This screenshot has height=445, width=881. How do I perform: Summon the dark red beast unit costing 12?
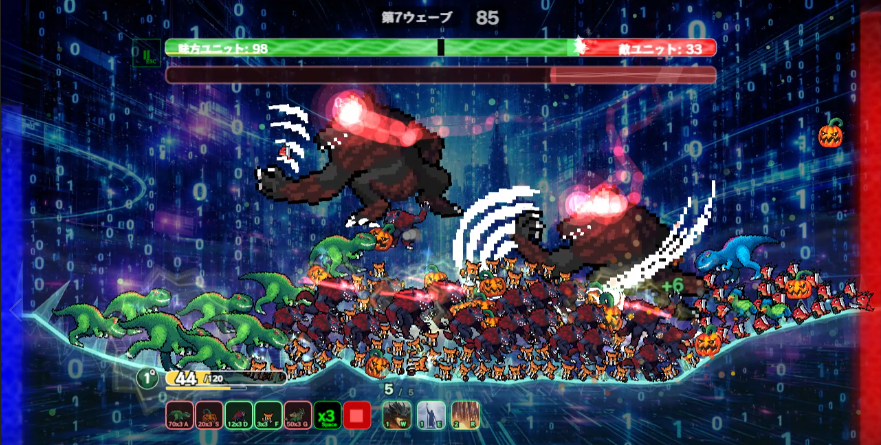239,415
